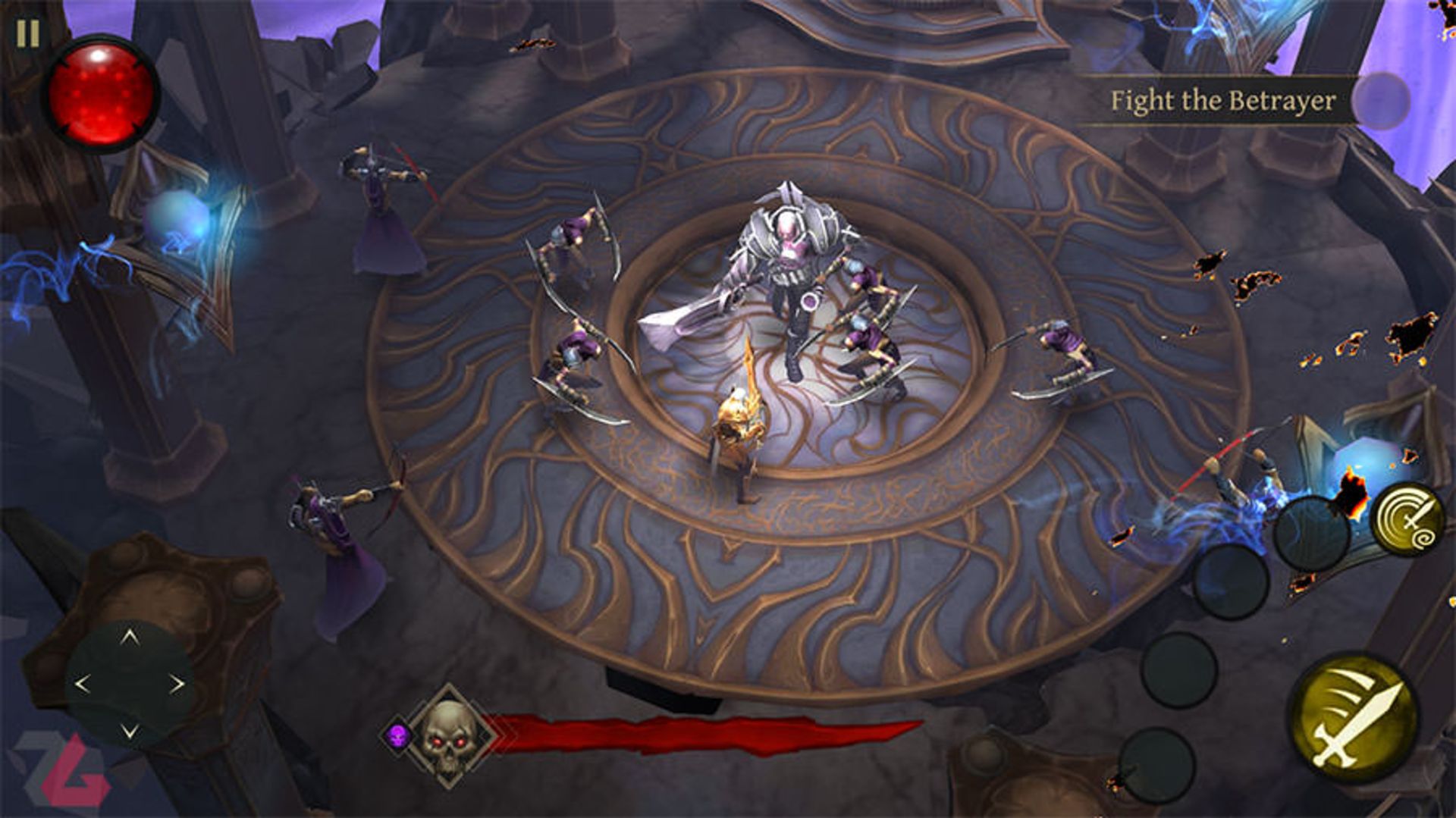
Task: Tap the down arrow on the movement pad
Action: 130,732
